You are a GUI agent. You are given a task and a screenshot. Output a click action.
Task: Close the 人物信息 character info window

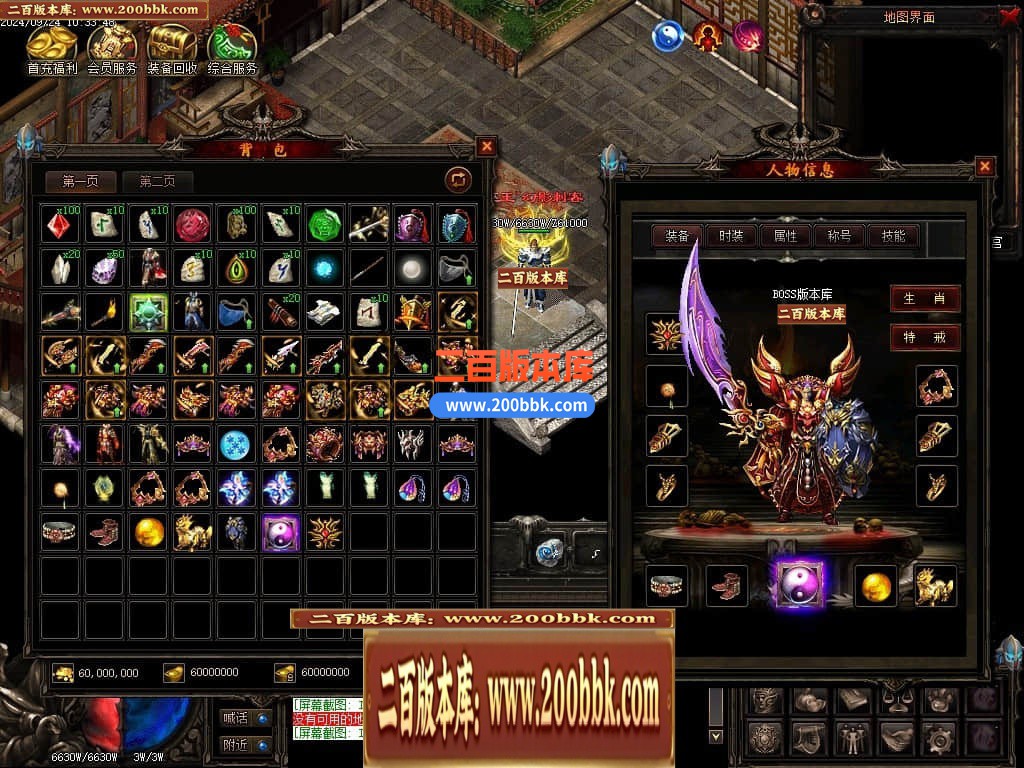[x=985, y=167]
